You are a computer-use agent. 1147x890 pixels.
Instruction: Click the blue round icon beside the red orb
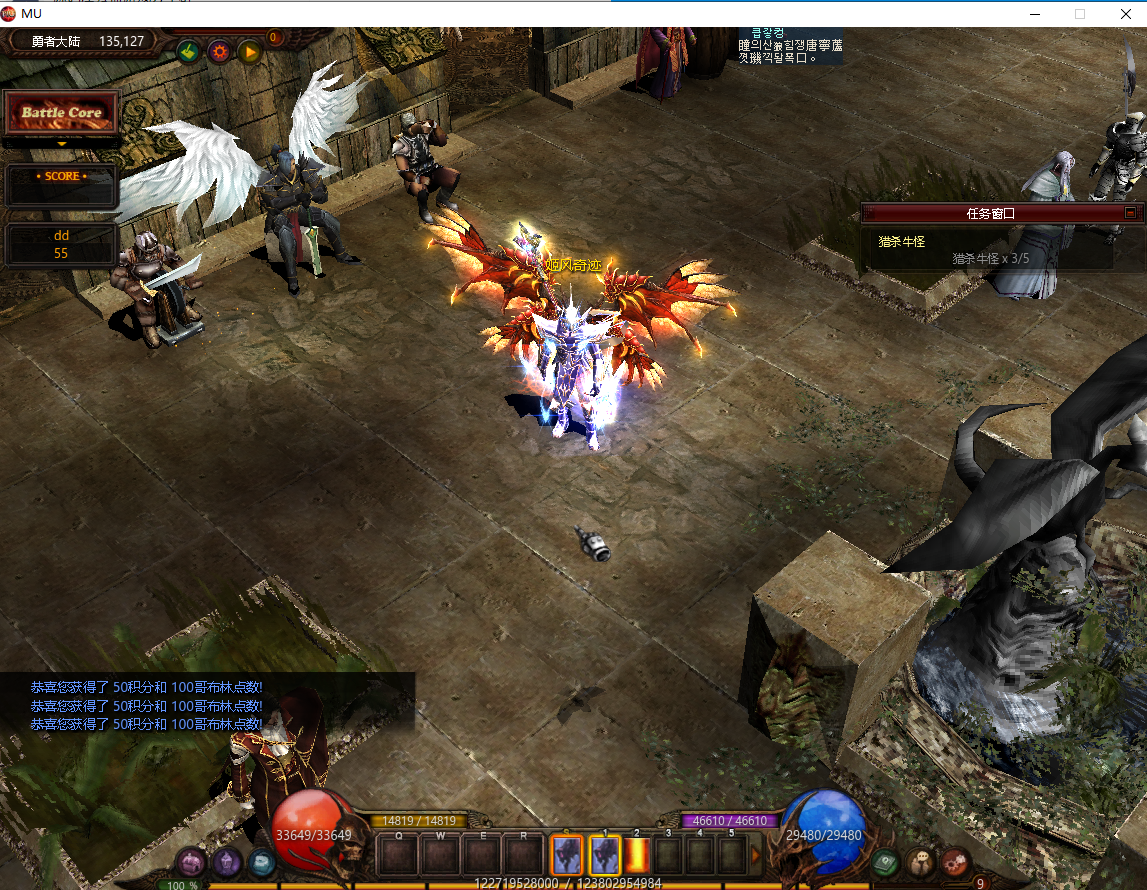(x=261, y=861)
